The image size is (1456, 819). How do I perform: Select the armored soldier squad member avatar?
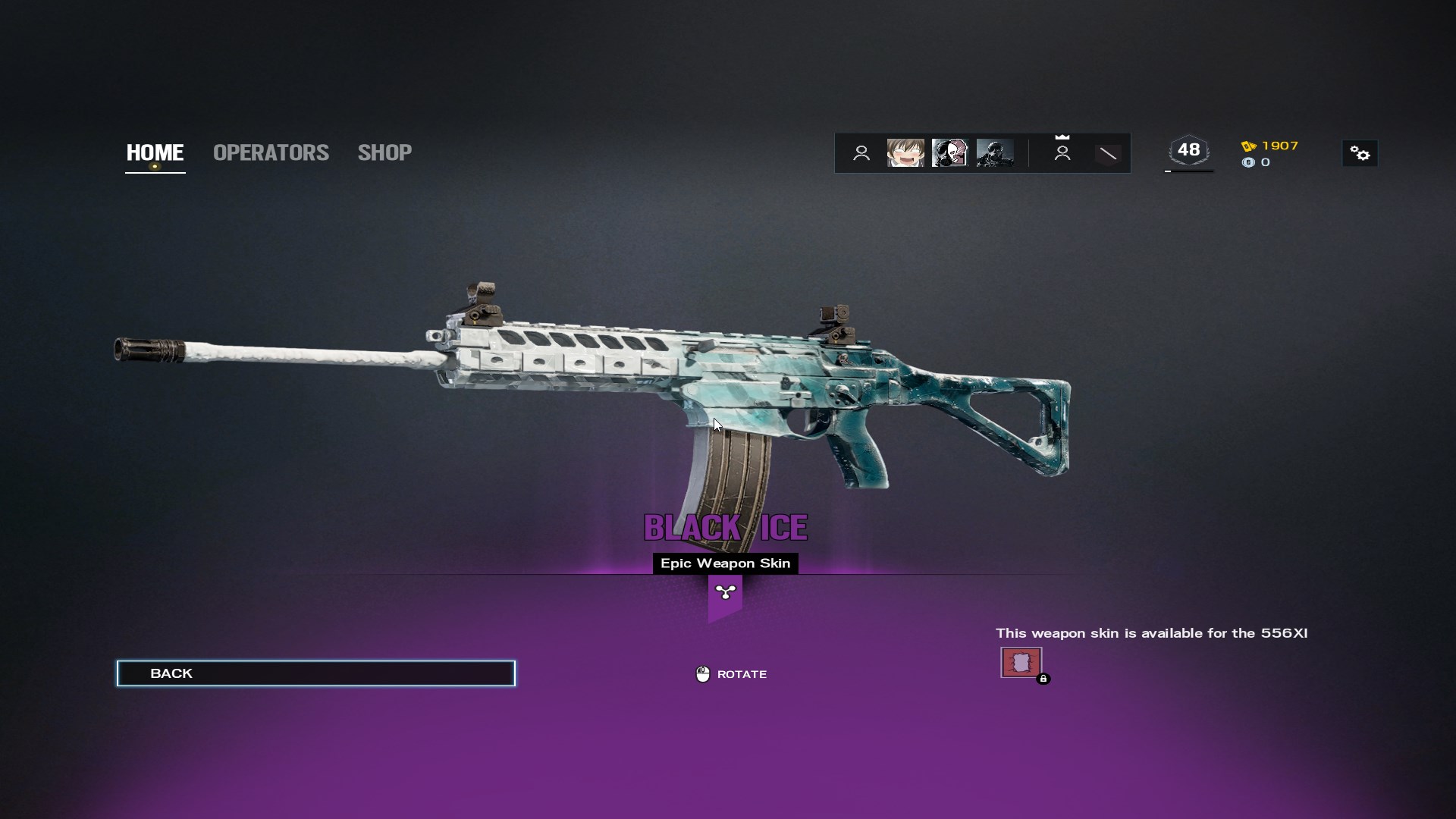(x=994, y=153)
